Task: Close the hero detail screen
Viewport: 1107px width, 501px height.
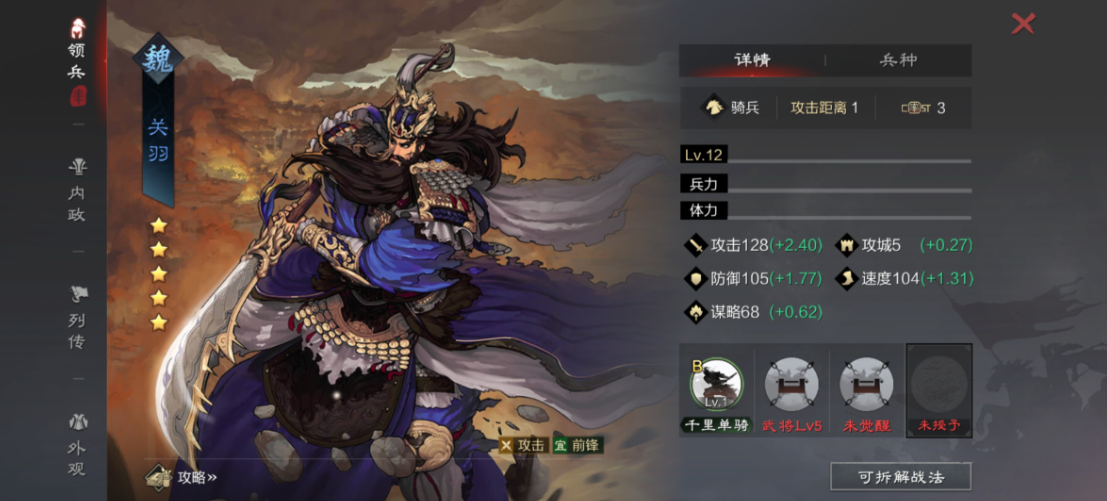Action: [1022, 23]
